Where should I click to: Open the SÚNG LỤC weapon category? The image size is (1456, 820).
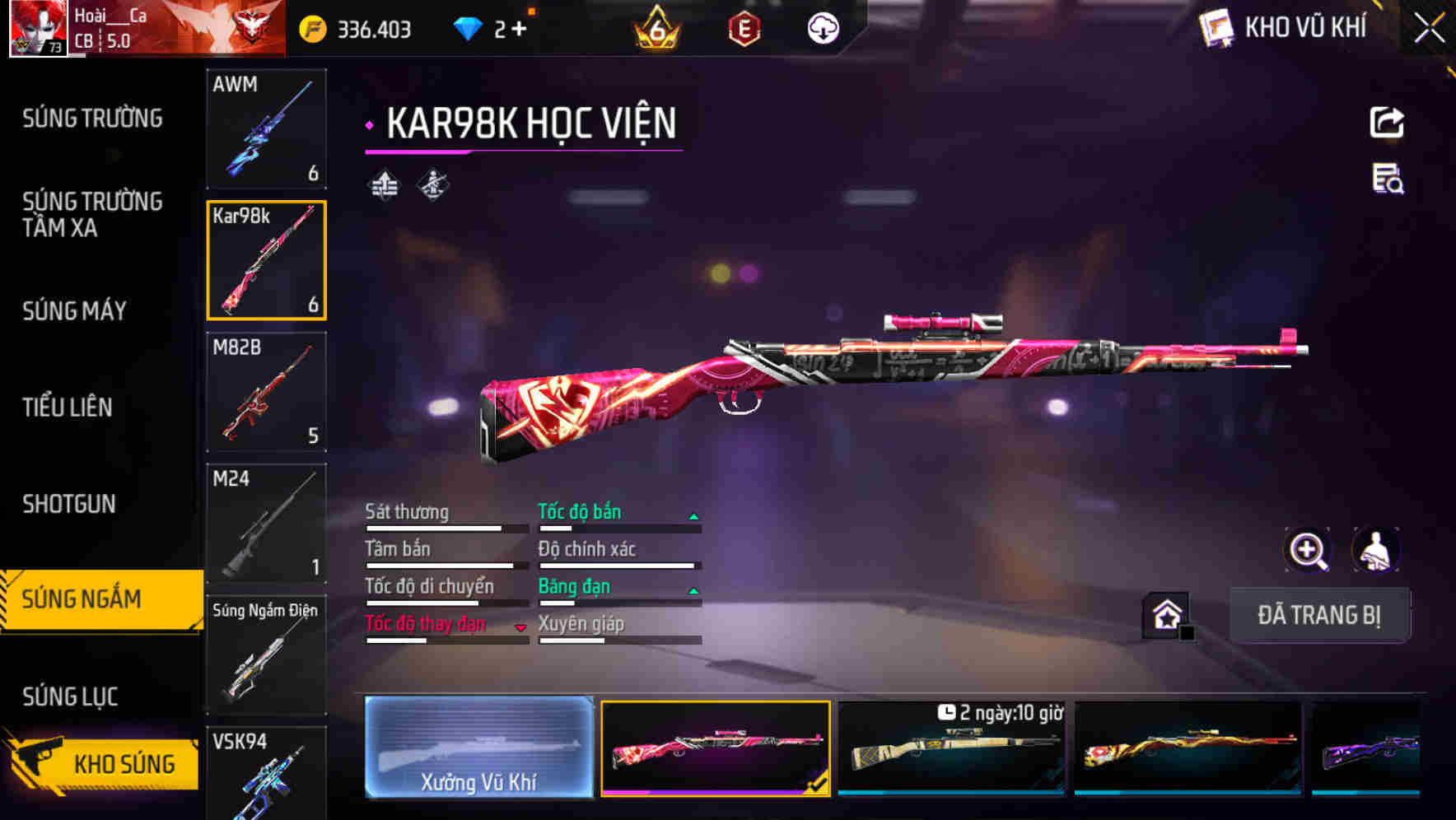(x=69, y=696)
